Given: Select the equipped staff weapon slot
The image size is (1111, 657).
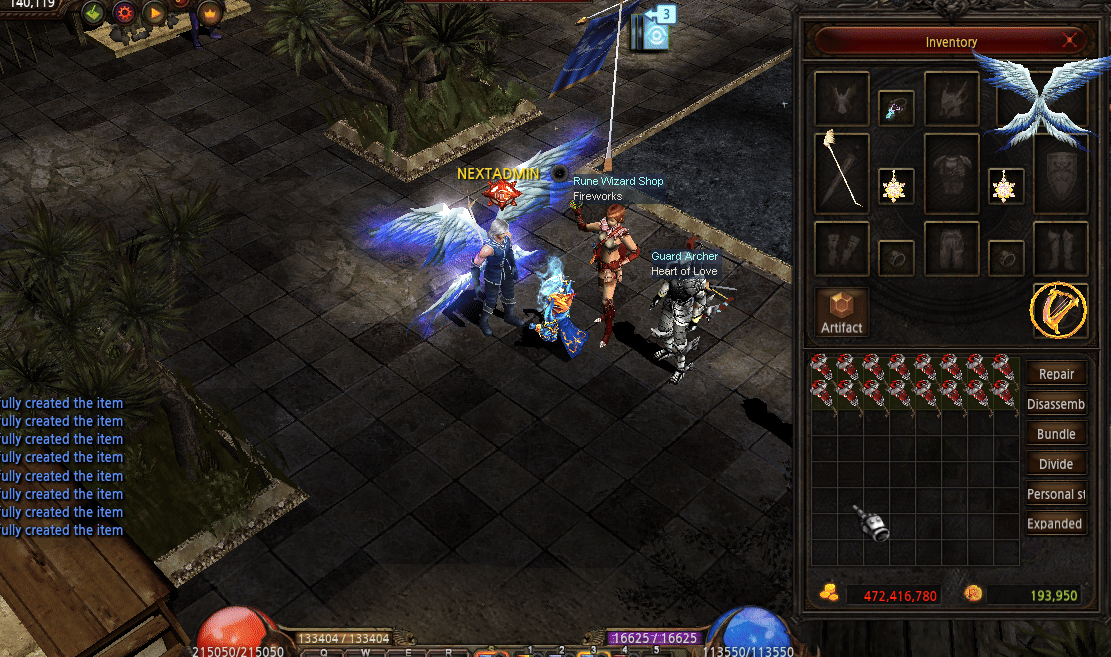Looking at the screenshot, I should coord(841,173).
